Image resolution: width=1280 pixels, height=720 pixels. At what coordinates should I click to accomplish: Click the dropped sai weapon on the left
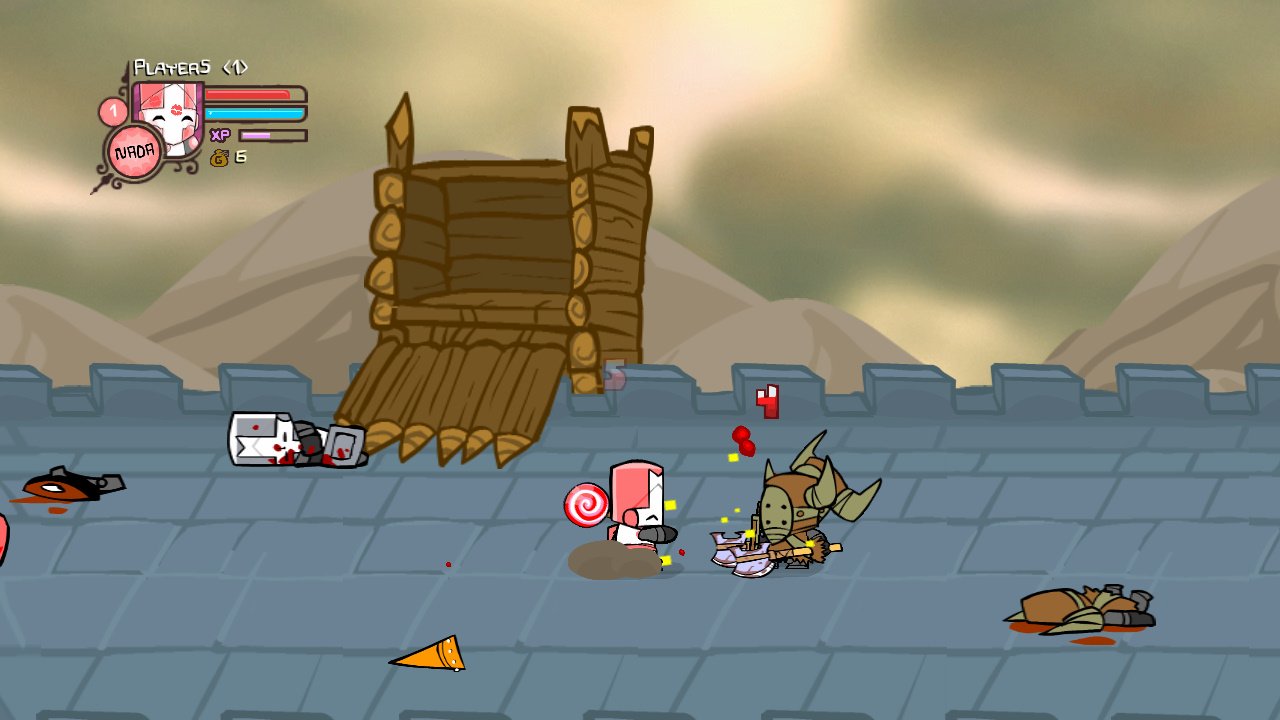[75, 485]
